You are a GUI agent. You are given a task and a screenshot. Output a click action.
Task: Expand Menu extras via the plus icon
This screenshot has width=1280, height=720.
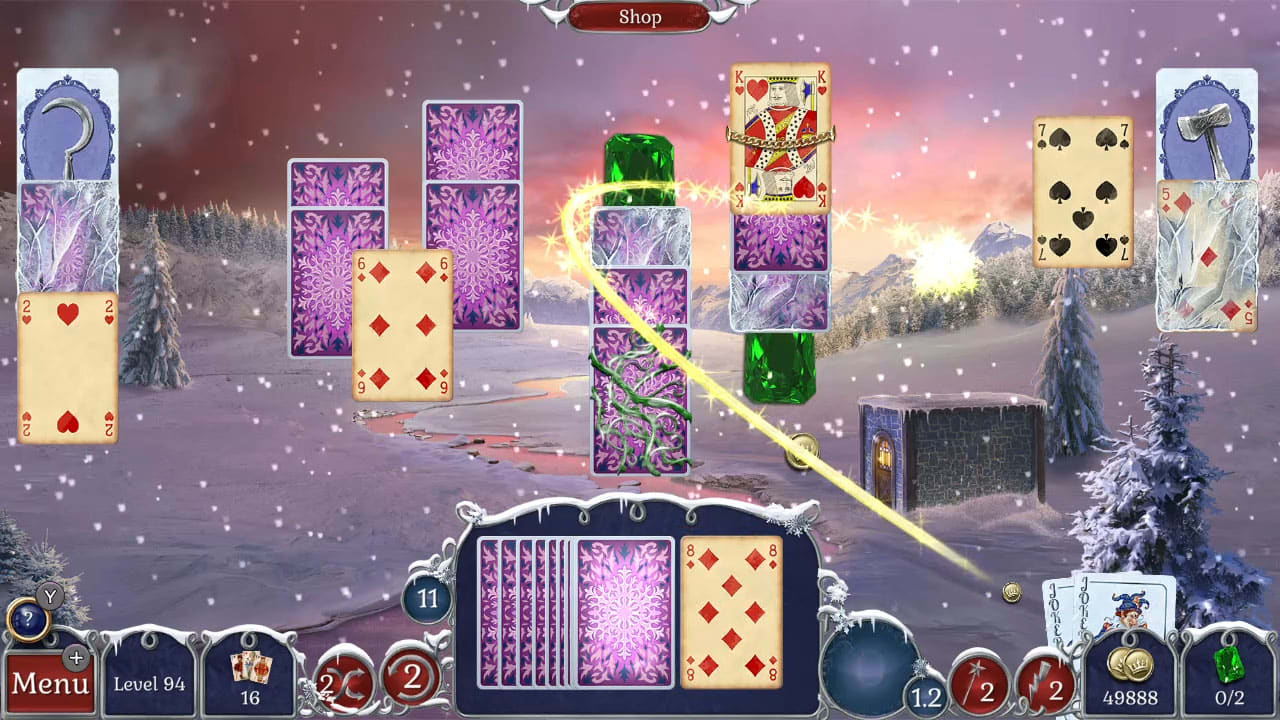point(77,659)
